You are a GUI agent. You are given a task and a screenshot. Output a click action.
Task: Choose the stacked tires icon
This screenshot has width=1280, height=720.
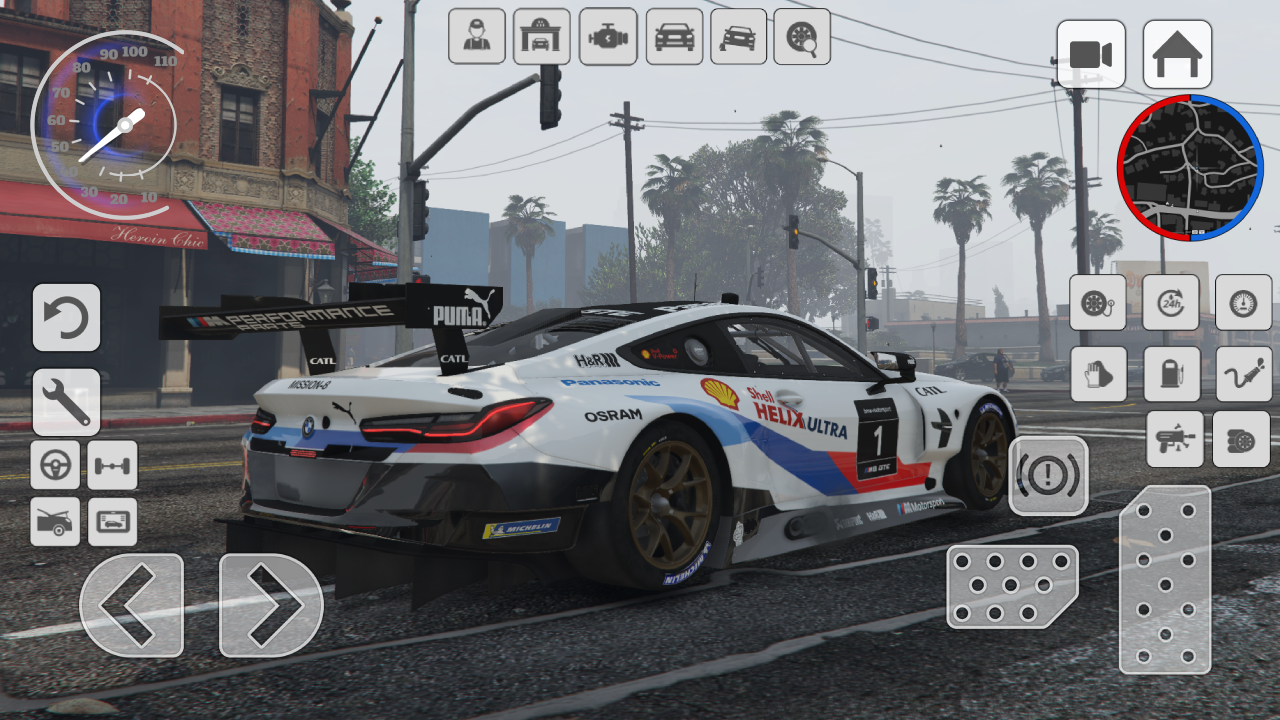tap(1241, 439)
